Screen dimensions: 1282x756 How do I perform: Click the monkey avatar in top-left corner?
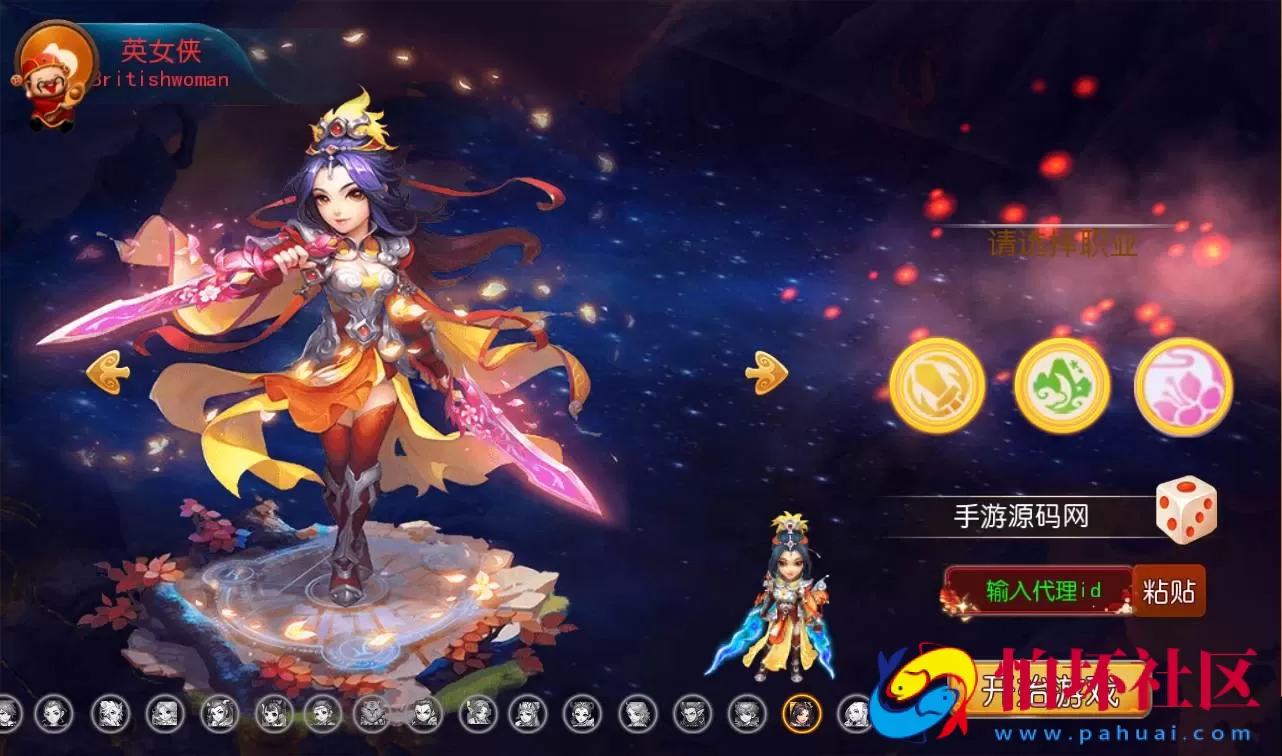48,63
